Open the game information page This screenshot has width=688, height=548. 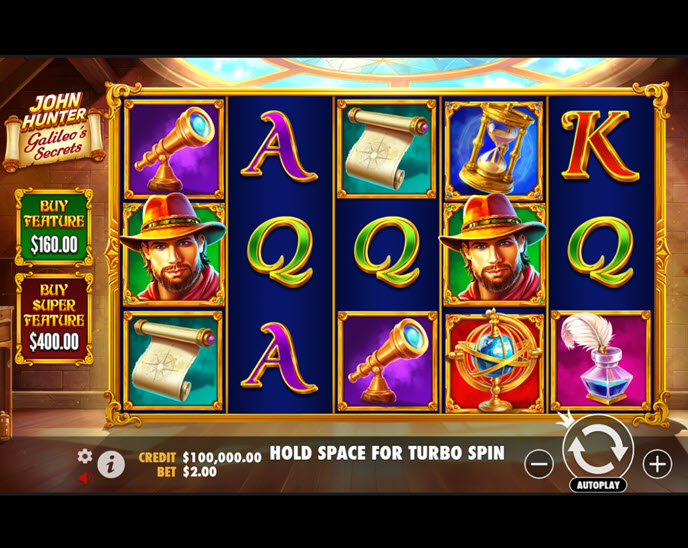pos(111,464)
